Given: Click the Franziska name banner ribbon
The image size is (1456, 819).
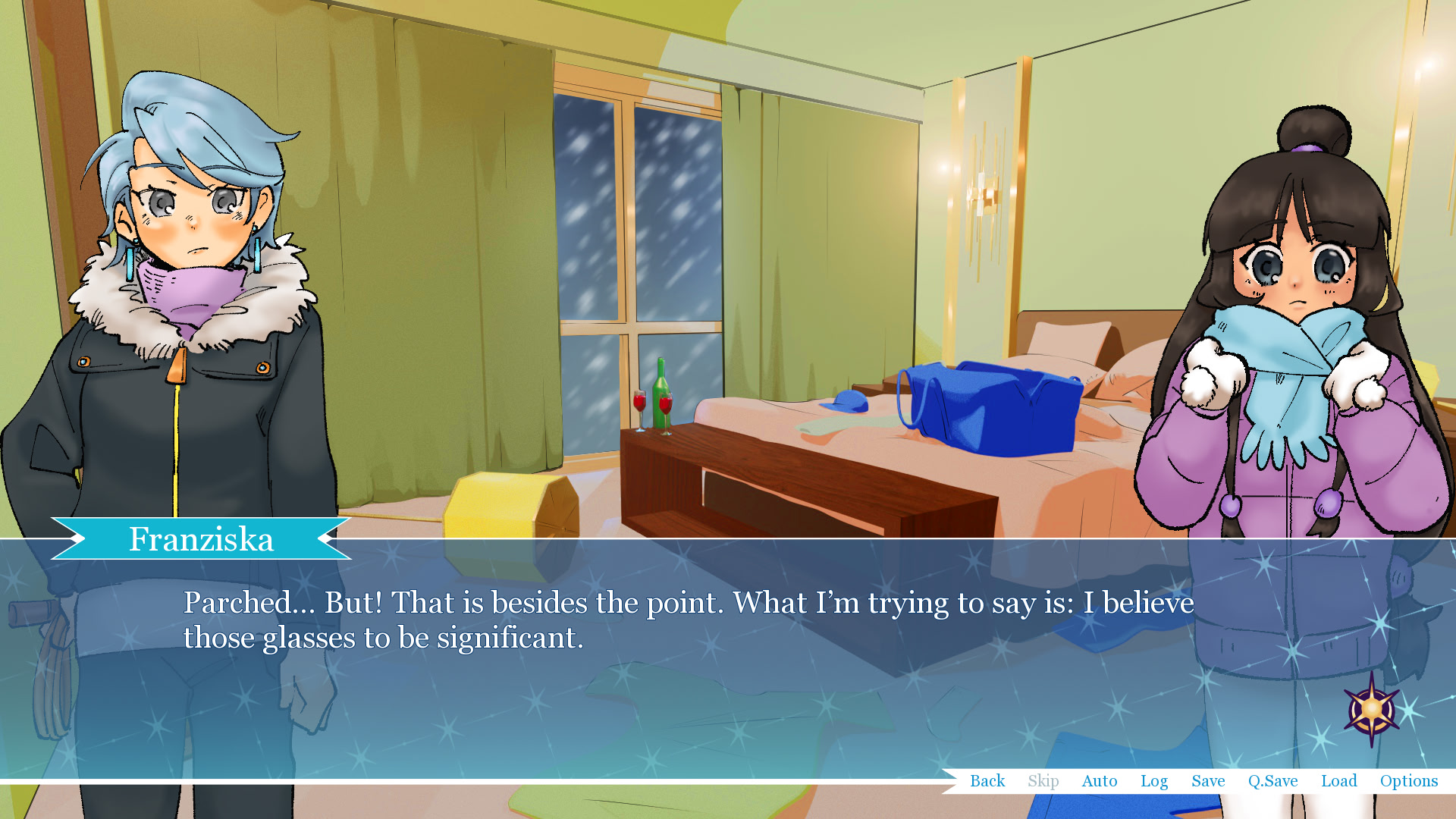Looking at the screenshot, I should click(201, 540).
